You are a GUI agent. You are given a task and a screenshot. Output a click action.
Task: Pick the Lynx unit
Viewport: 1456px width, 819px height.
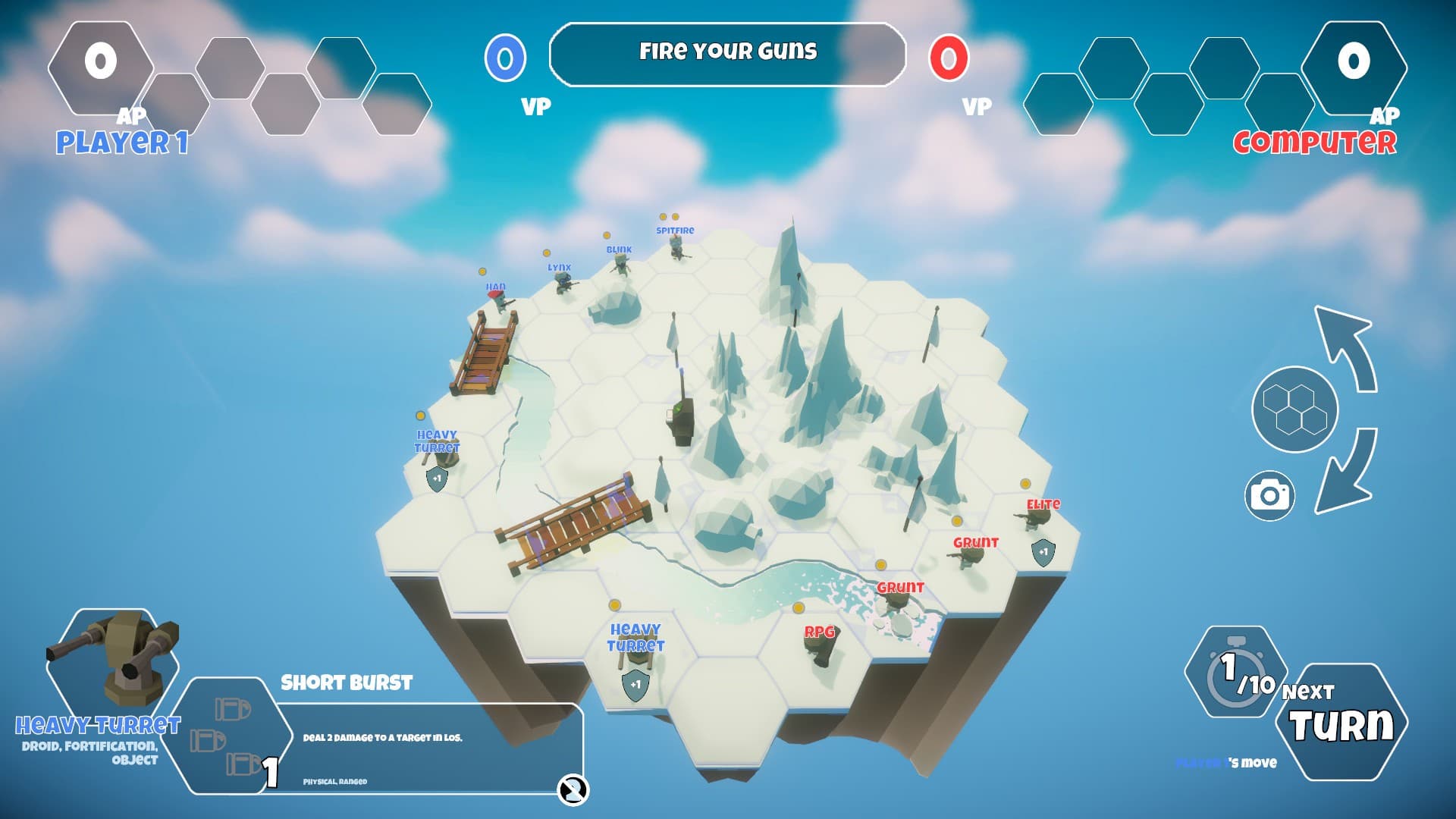click(x=563, y=284)
